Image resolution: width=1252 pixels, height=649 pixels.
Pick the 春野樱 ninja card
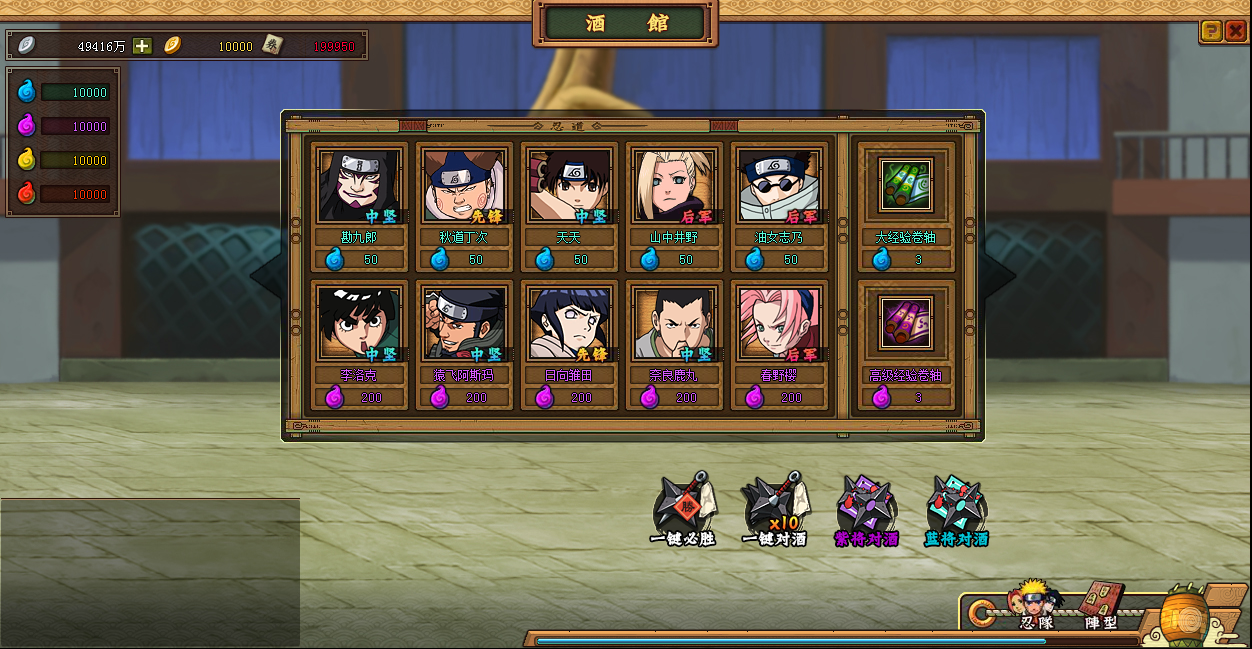point(779,324)
